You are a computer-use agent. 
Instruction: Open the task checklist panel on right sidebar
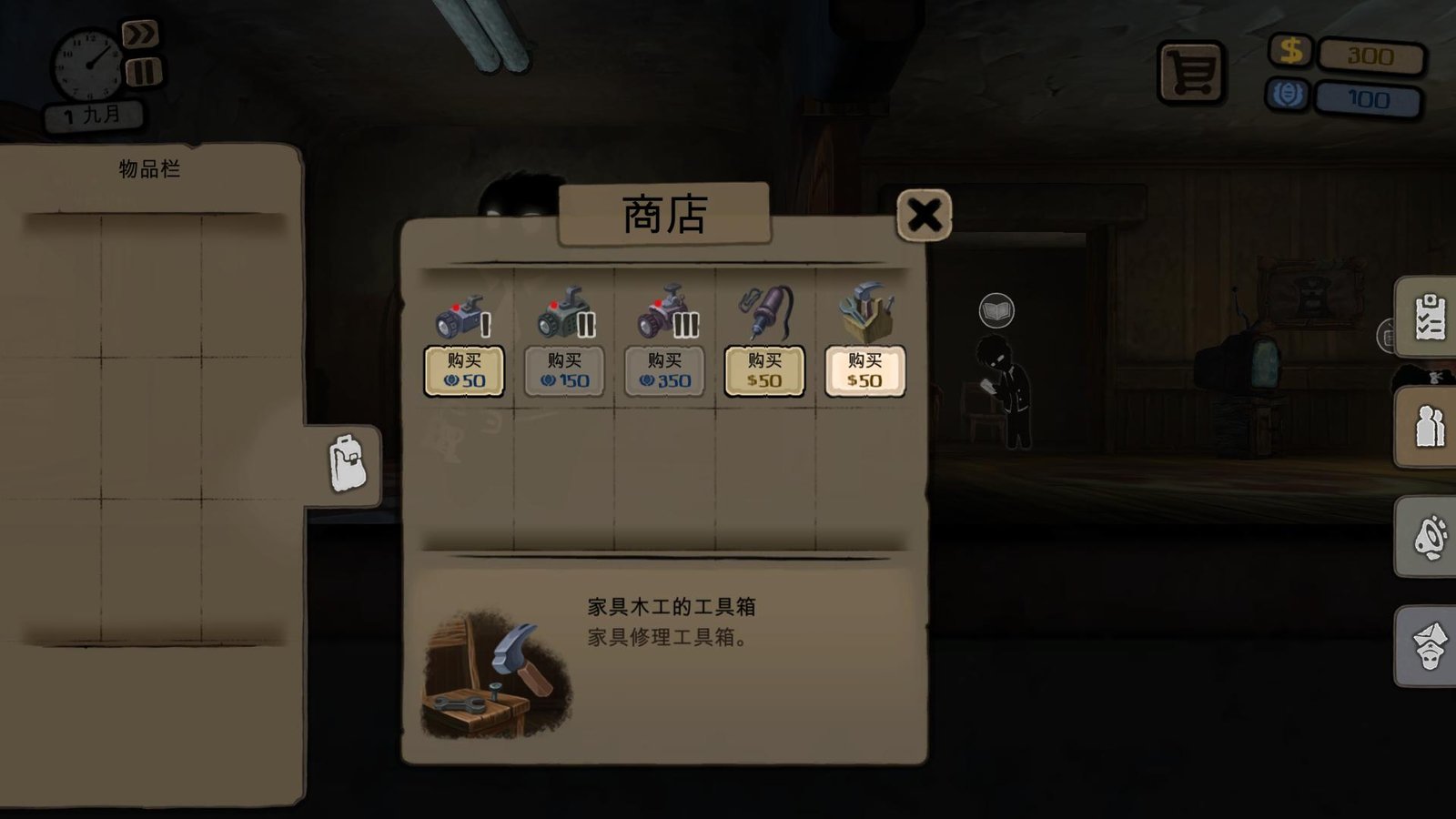pos(1430,318)
